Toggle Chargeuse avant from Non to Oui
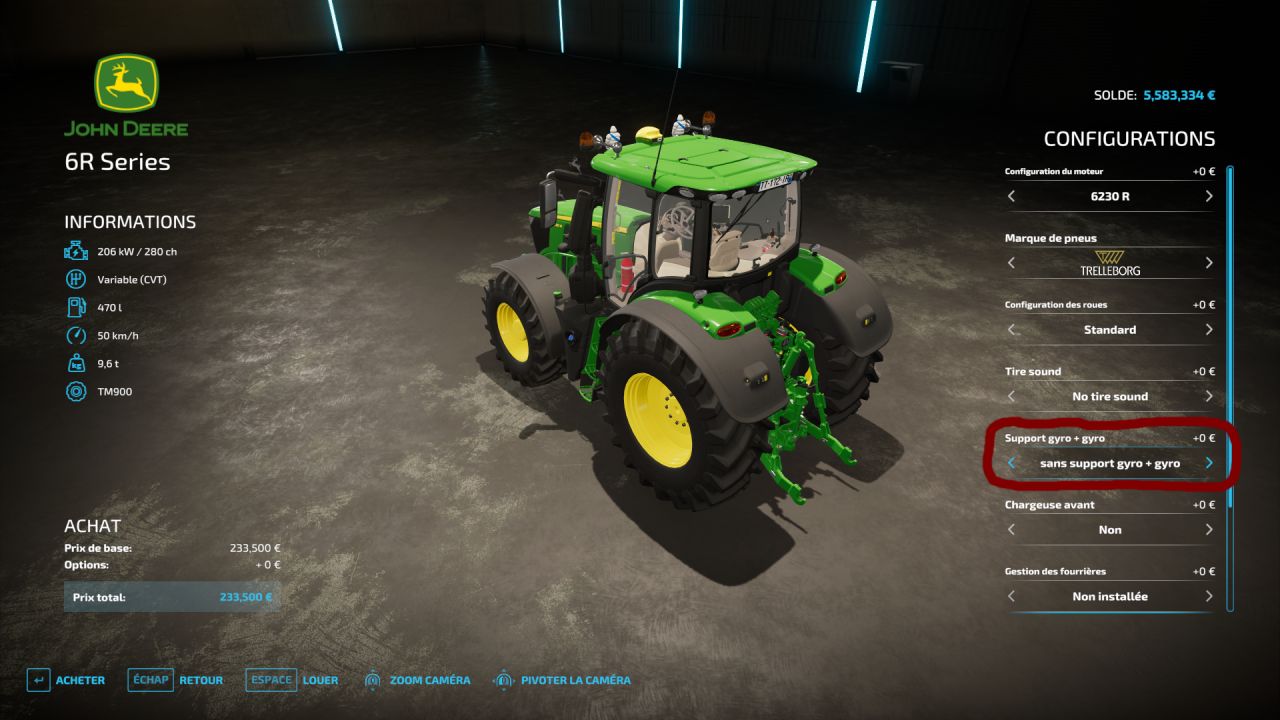The height and width of the screenshot is (720, 1280). pos(1208,529)
